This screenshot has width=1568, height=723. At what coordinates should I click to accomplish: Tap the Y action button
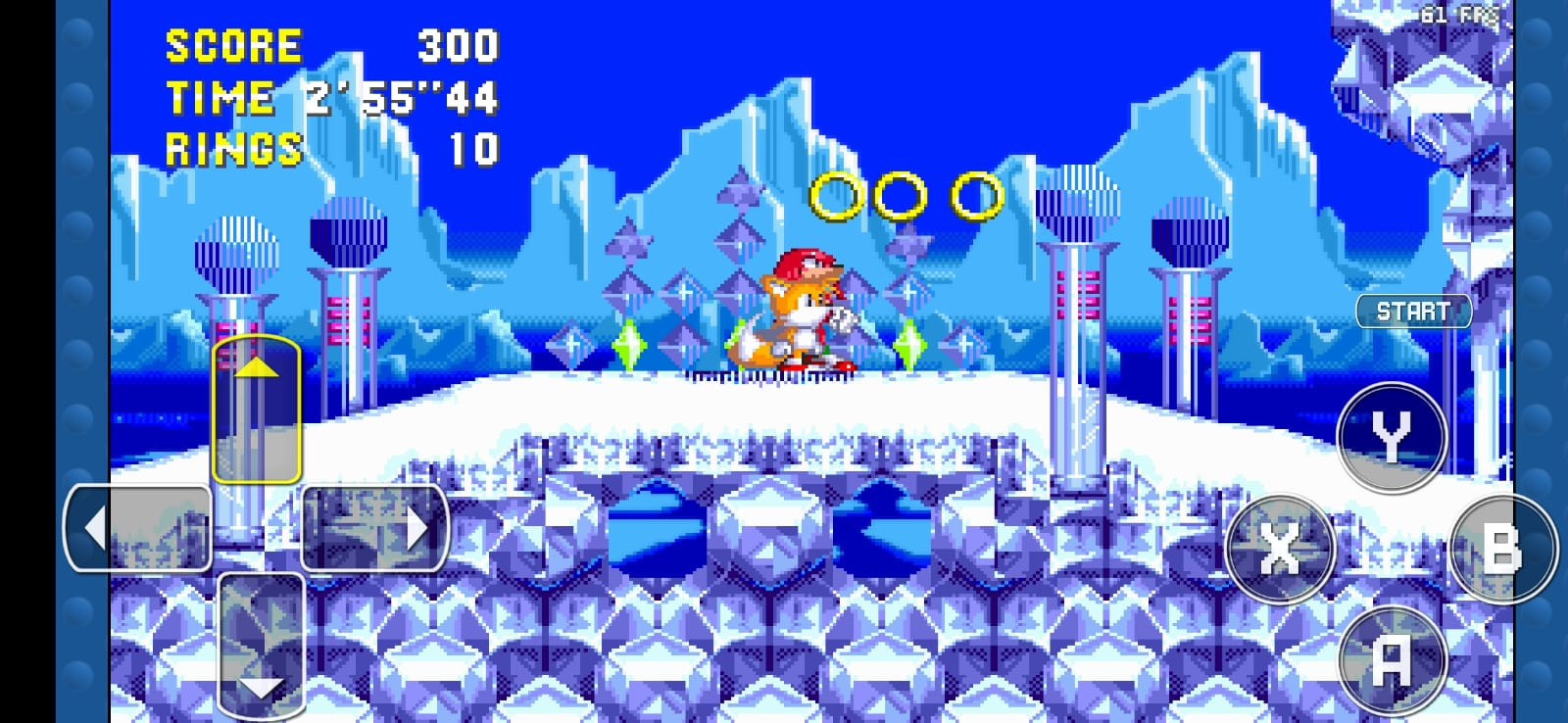[1392, 438]
